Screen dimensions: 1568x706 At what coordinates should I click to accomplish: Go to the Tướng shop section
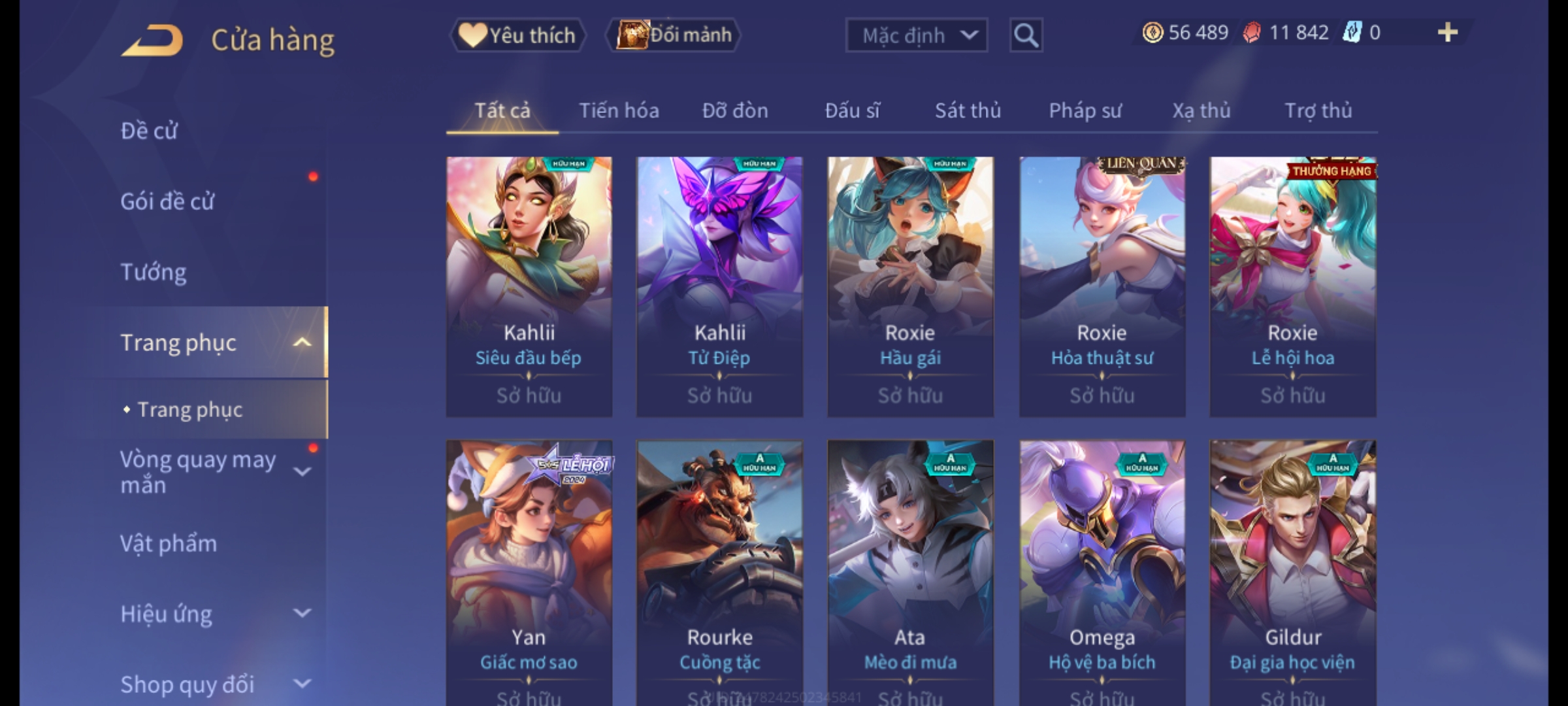(154, 272)
